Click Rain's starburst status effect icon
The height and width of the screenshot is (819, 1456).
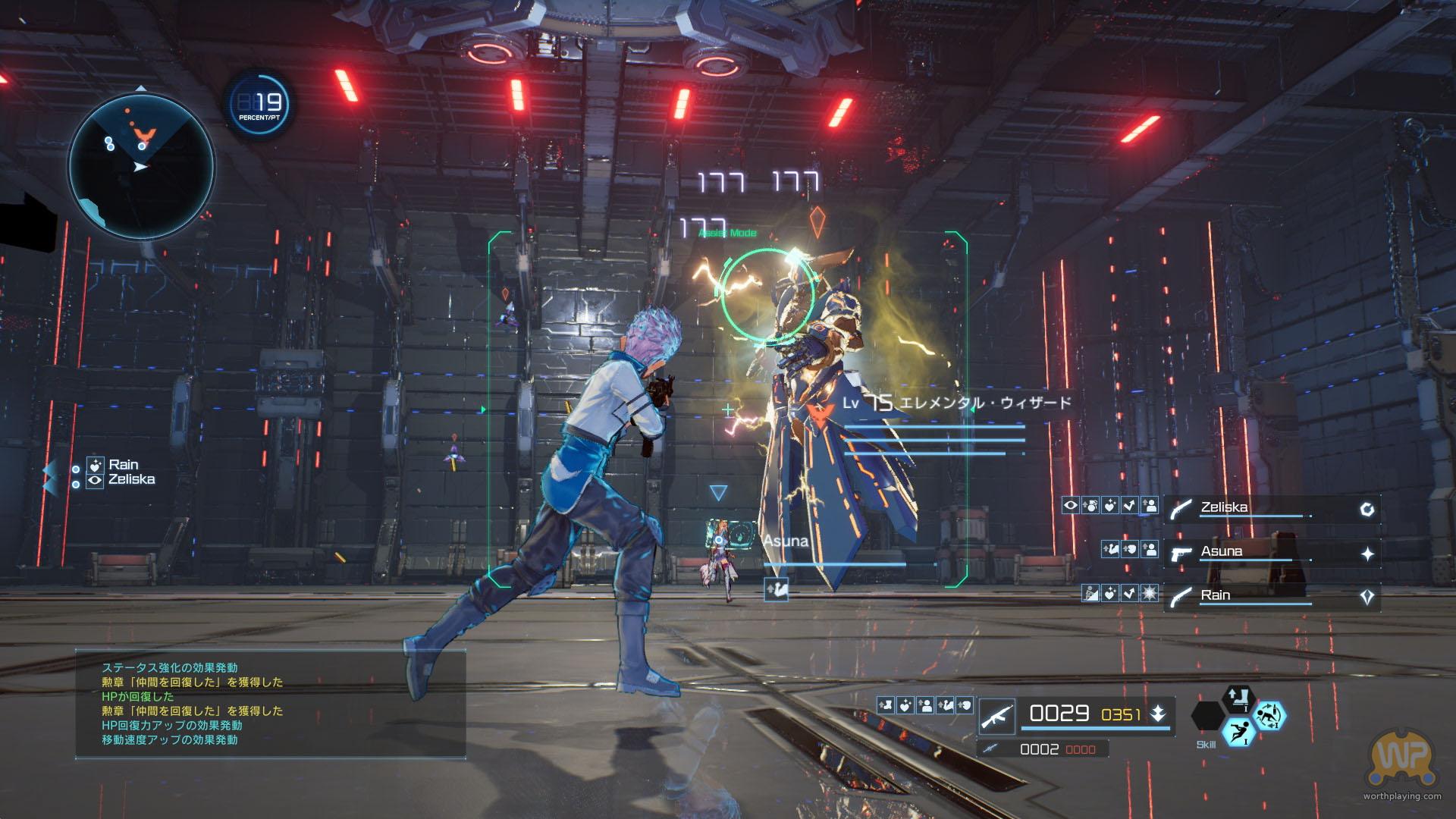tap(1150, 594)
